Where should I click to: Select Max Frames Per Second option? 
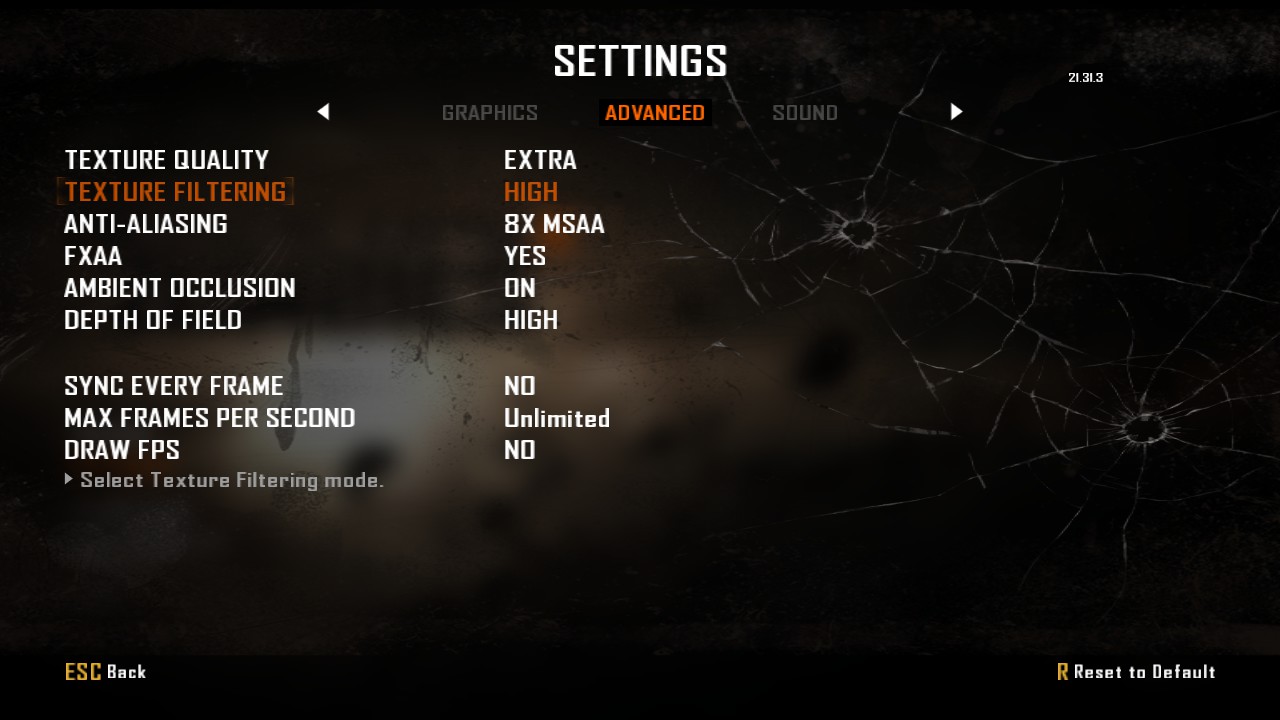point(209,418)
